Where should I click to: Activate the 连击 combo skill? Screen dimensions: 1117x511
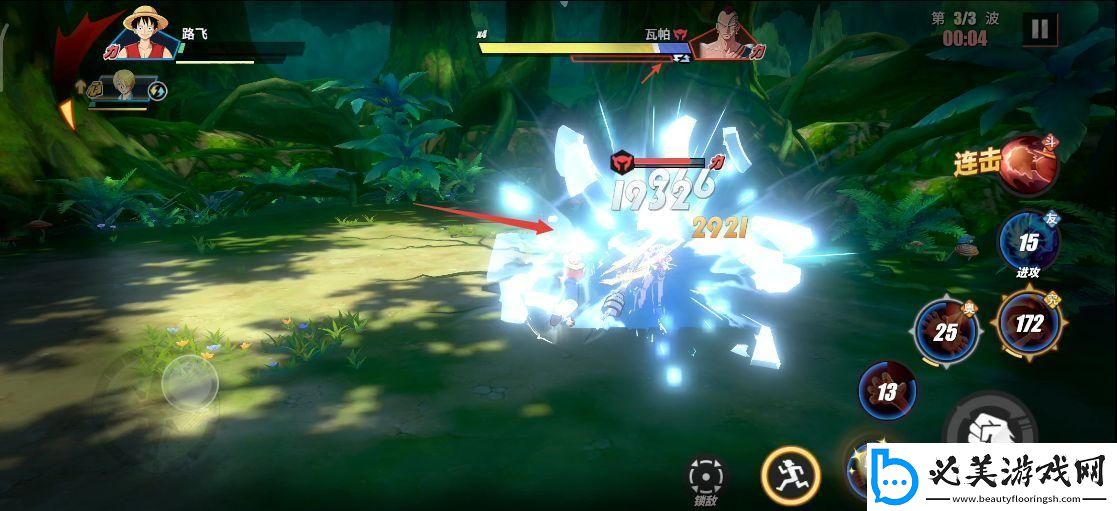[x=1028, y=164]
